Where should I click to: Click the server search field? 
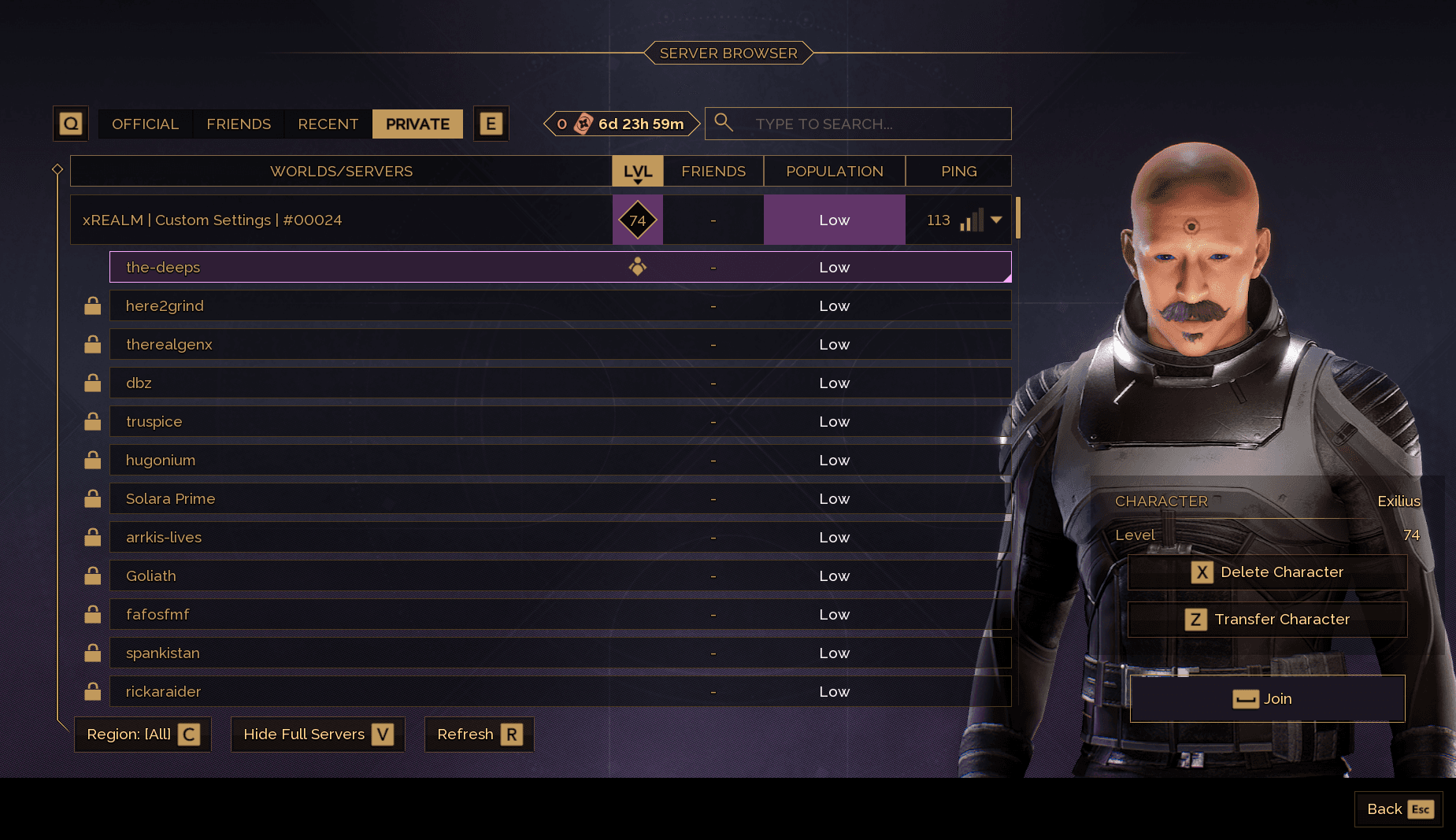(x=866, y=124)
